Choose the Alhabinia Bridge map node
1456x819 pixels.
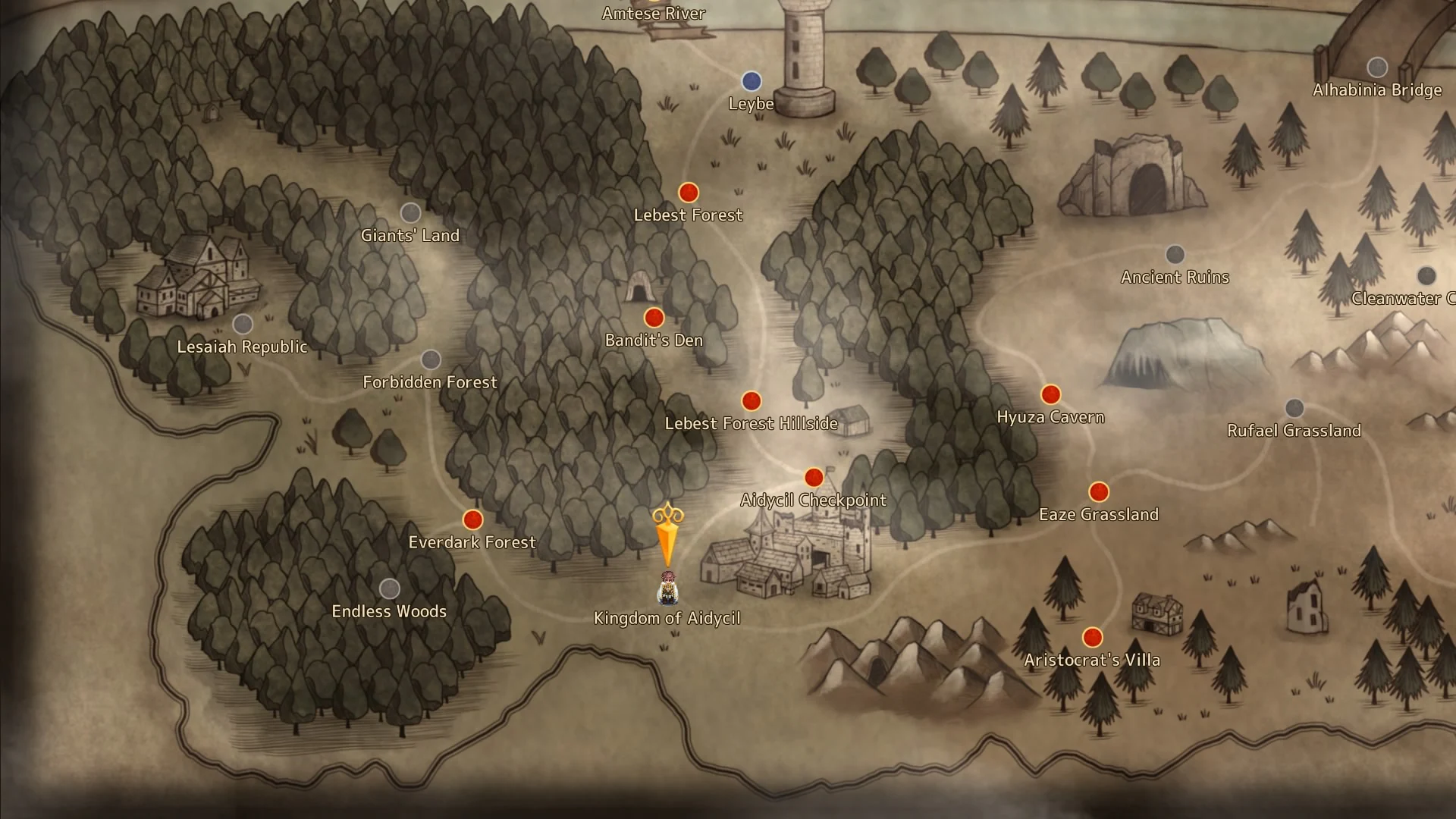[1377, 67]
